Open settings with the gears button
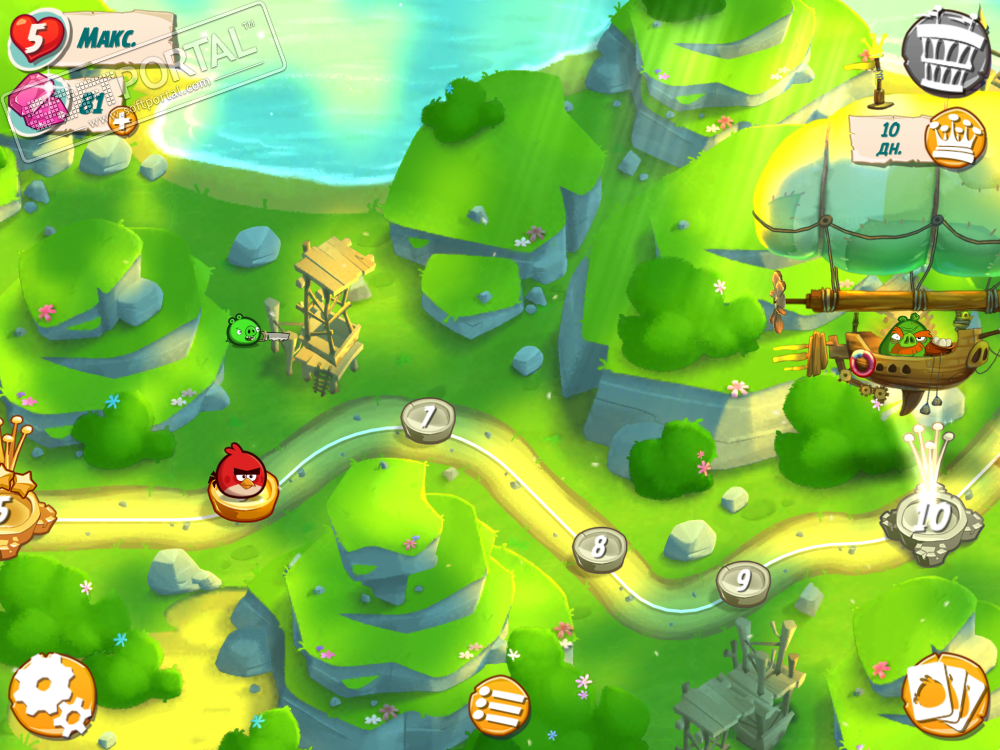This screenshot has width=1000, height=750. point(52,695)
